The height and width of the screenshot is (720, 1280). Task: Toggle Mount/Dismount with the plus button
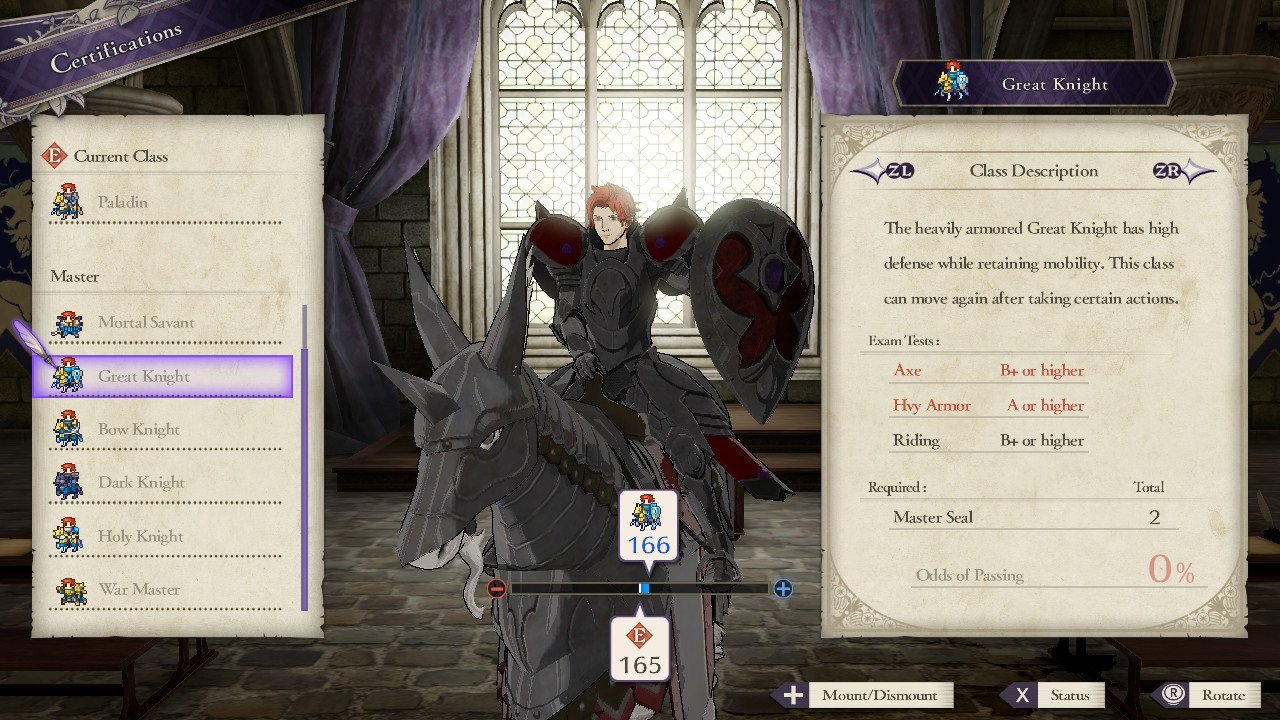coord(795,695)
